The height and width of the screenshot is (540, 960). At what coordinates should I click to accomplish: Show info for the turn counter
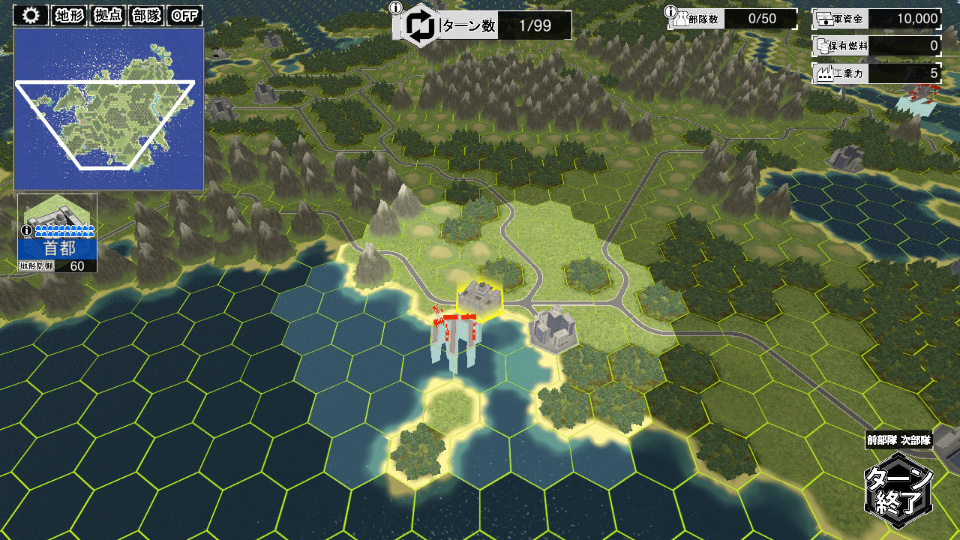pyautogui.click(x=396, y=9)
